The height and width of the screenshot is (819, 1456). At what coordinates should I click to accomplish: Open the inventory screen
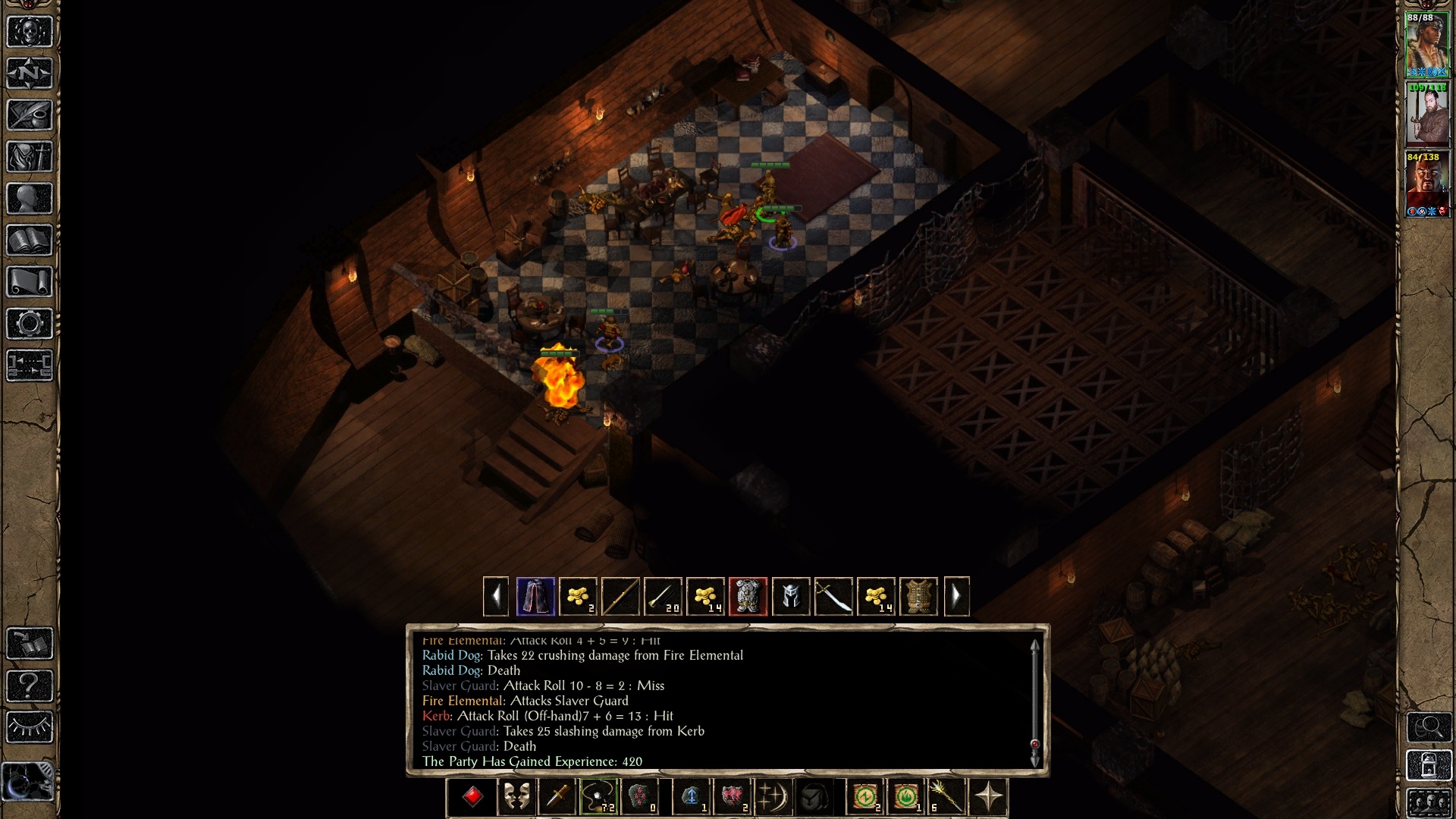[x=30, y=157]
